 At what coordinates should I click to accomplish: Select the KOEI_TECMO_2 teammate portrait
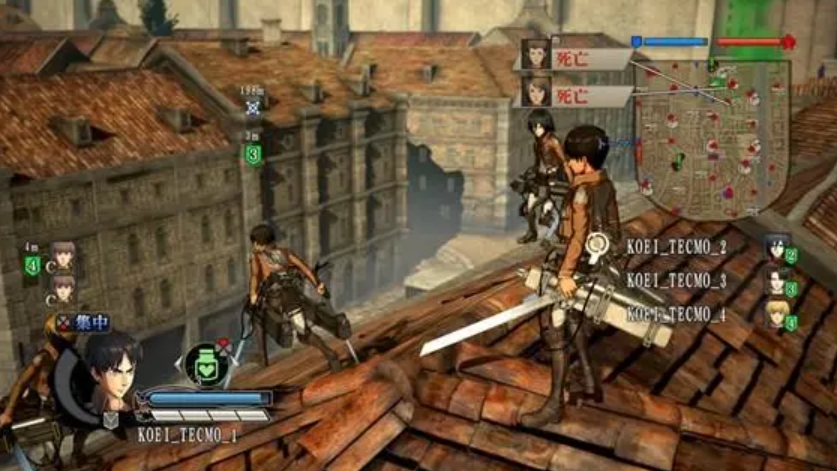pyautogui.click(x=775, y=249)
